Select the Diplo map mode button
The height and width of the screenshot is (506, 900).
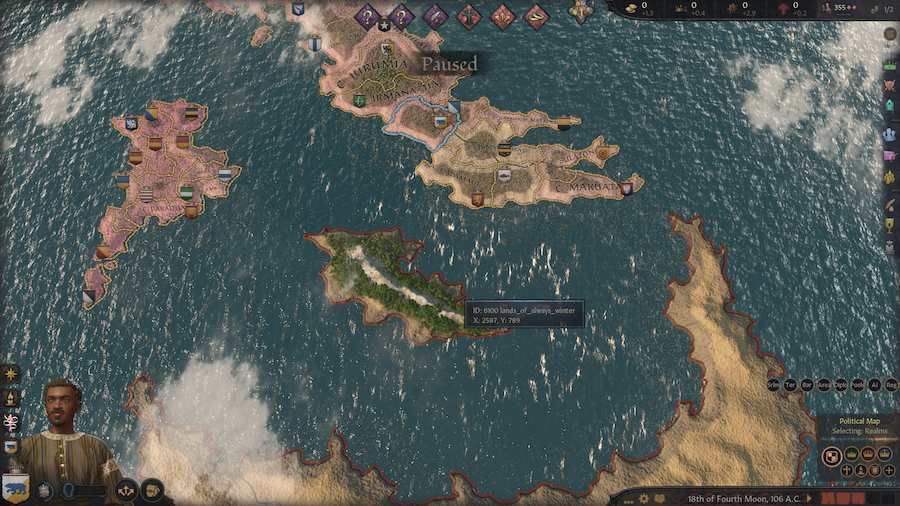[x=840, y=384]
